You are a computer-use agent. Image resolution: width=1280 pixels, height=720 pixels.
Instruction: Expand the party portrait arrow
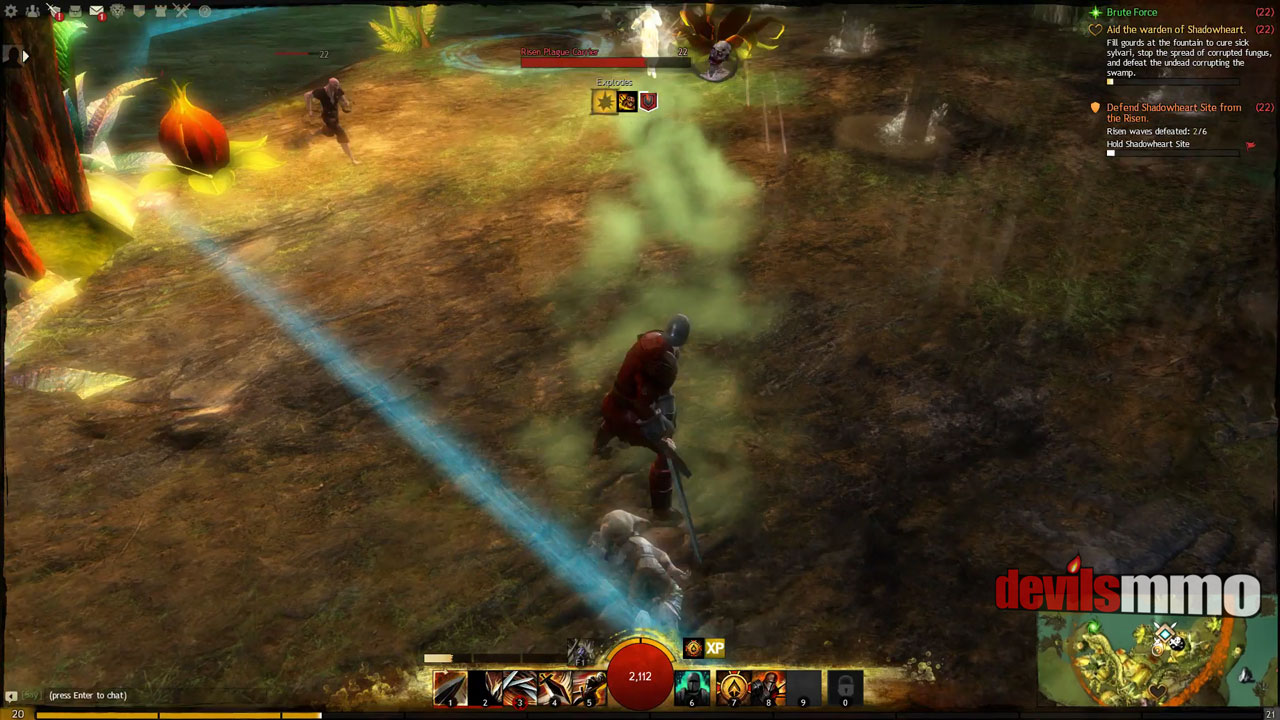[26, 56]
